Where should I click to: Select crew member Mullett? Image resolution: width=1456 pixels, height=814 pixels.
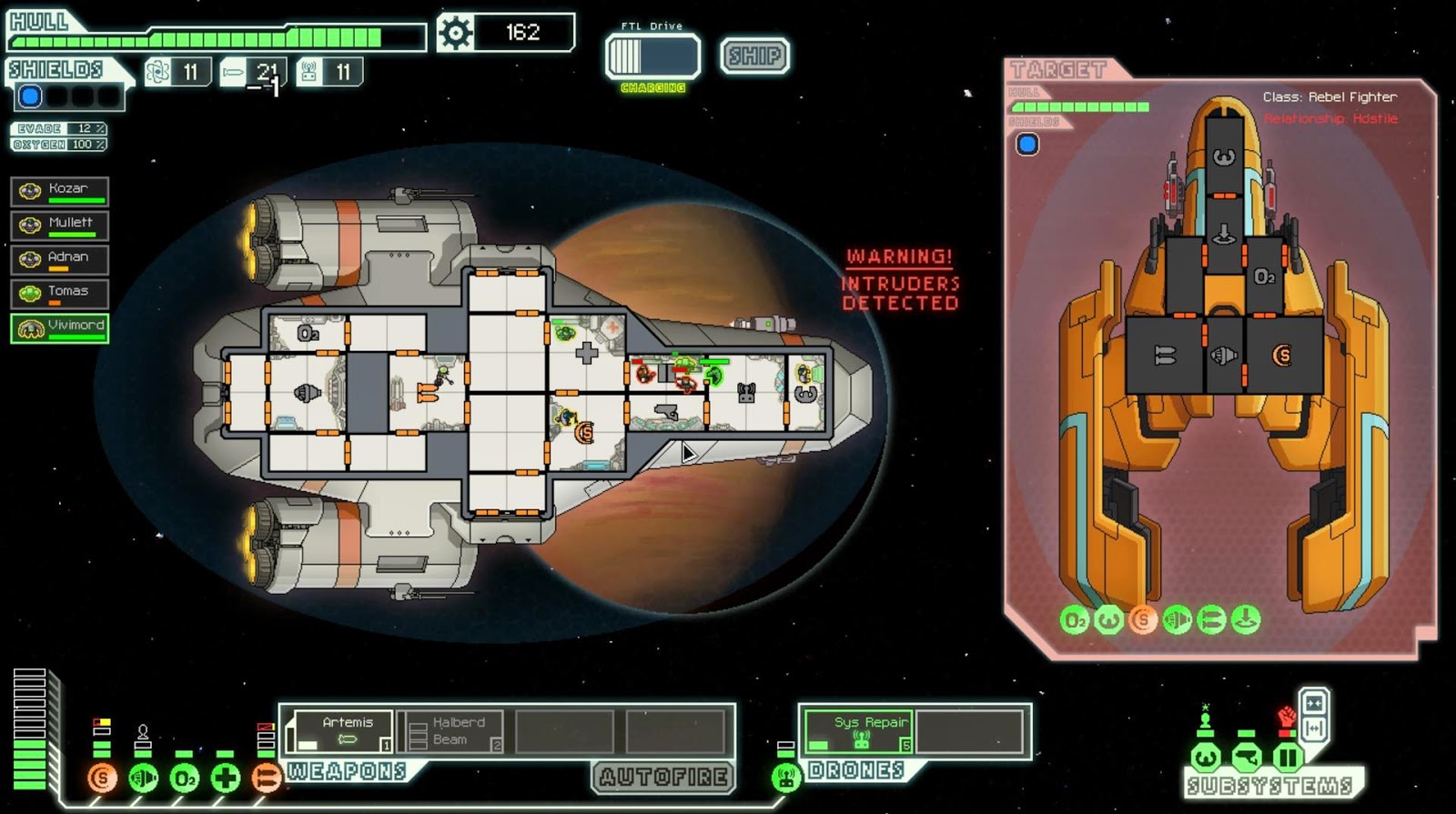(x=60, y=225)
